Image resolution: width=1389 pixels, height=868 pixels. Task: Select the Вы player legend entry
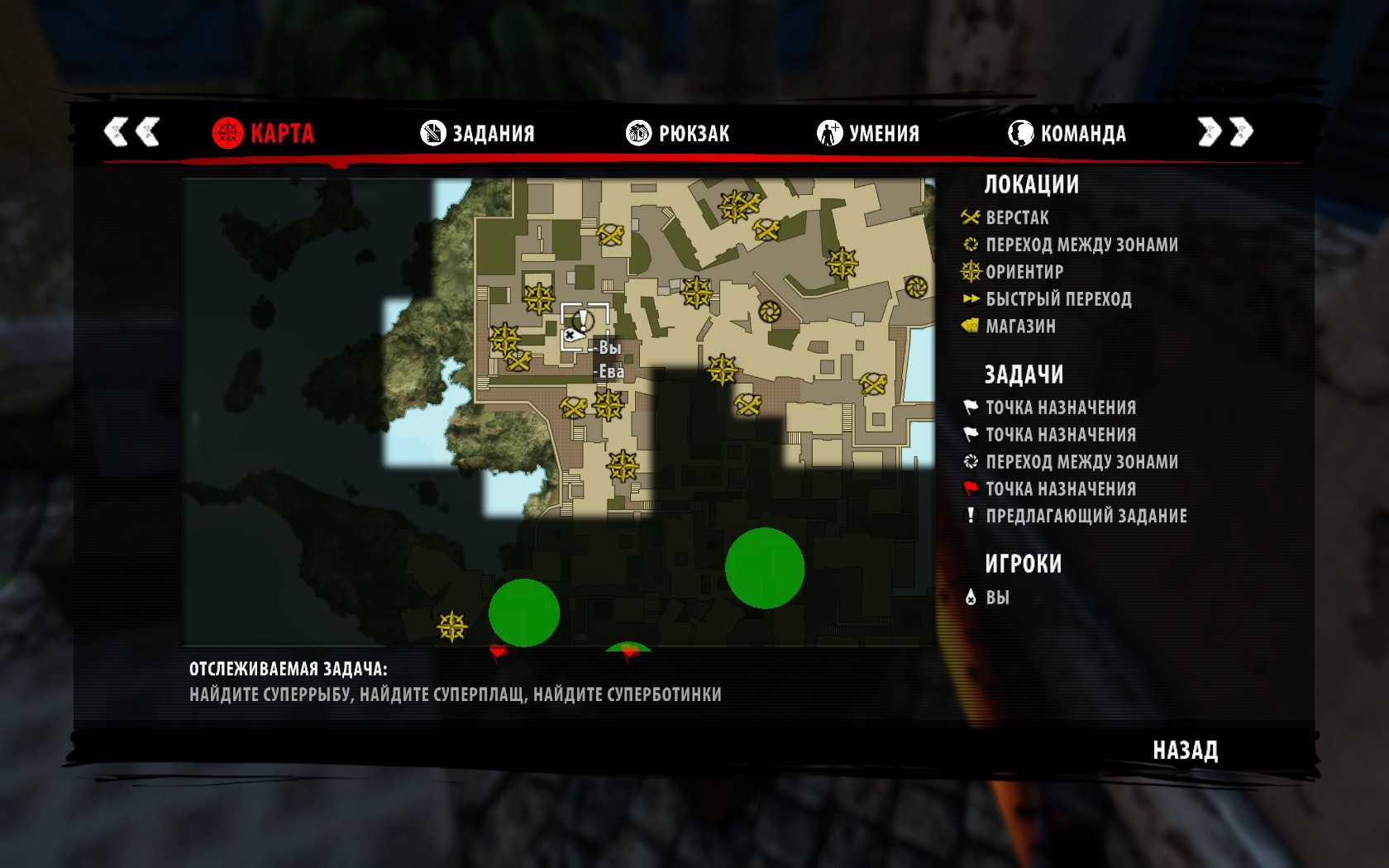click(996, 598)
